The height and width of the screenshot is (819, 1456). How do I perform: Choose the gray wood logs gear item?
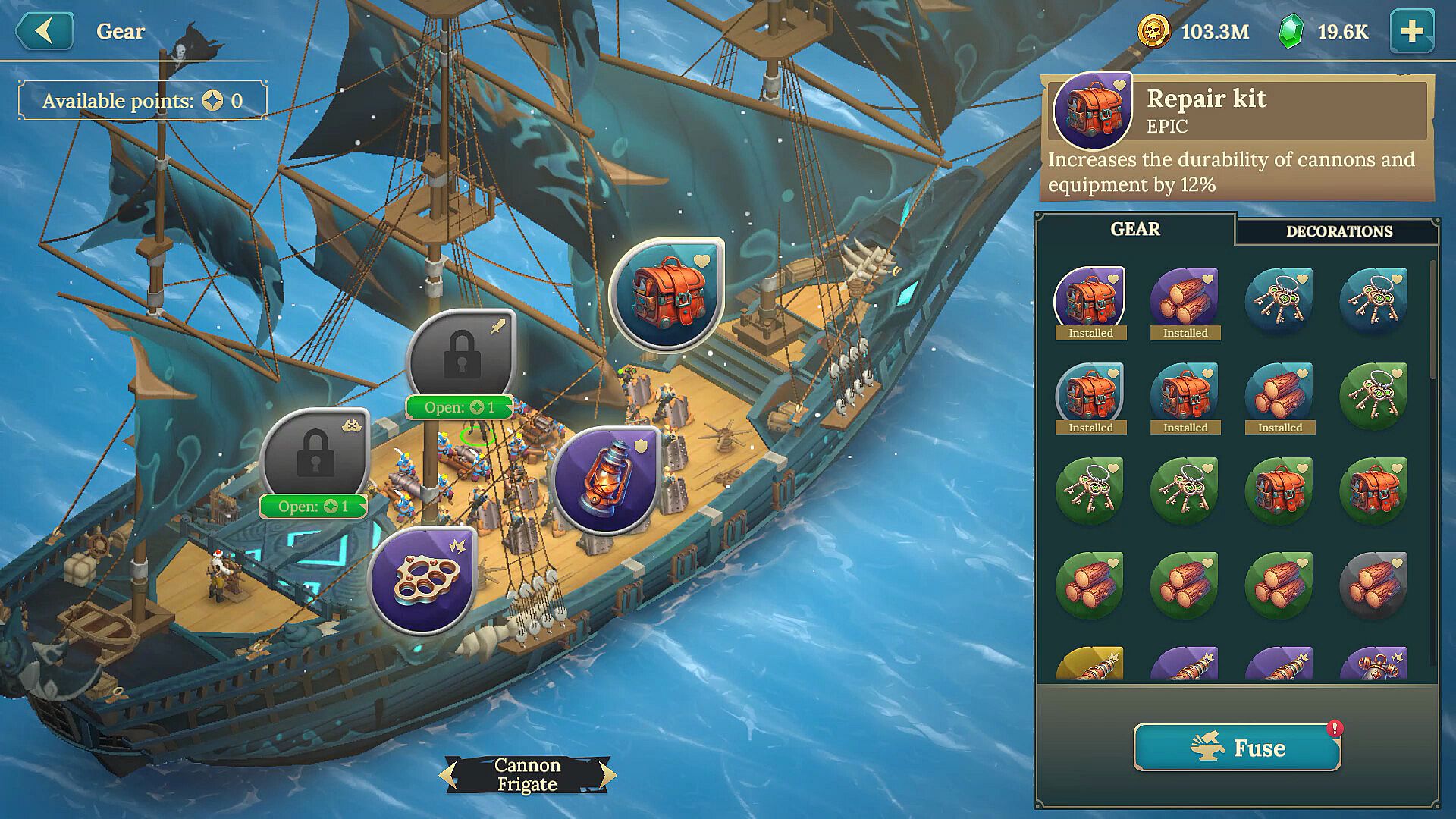coord(1373,584)
